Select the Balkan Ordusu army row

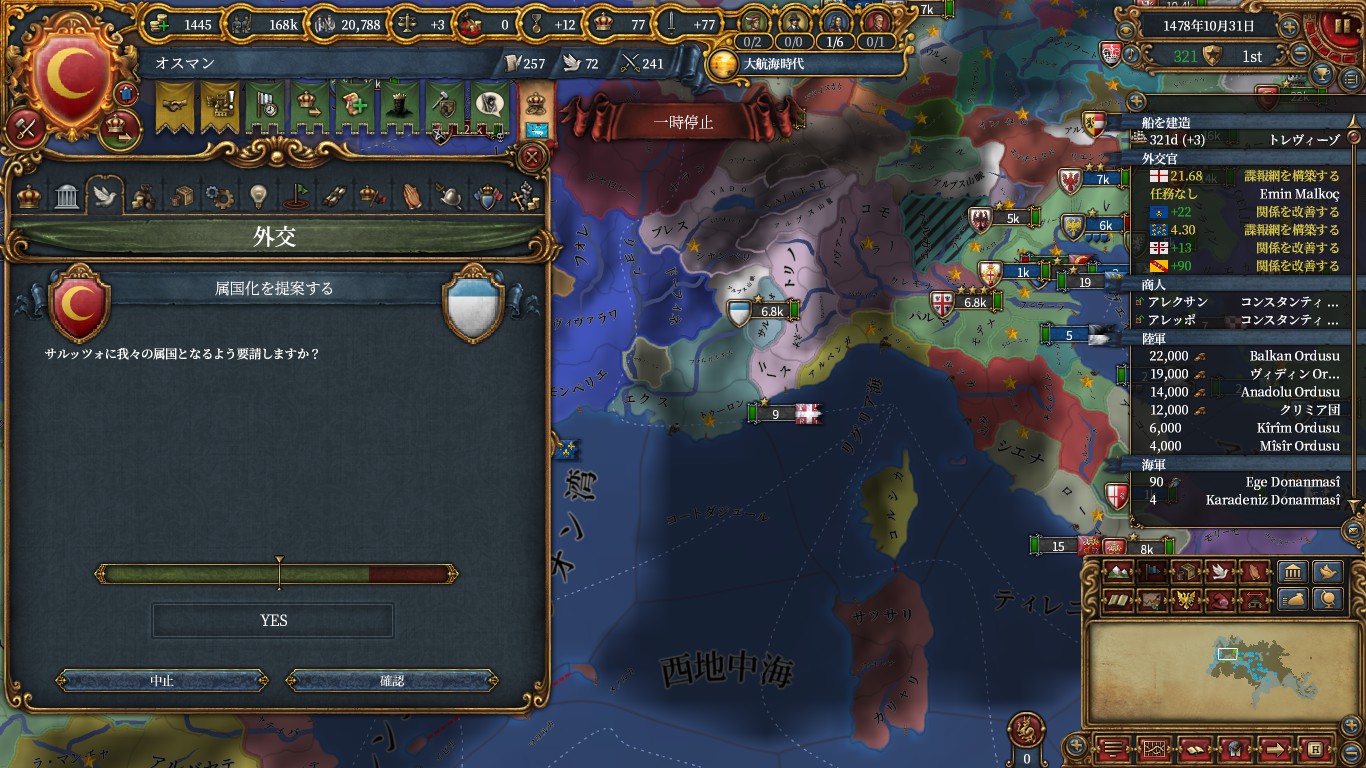1240,356
